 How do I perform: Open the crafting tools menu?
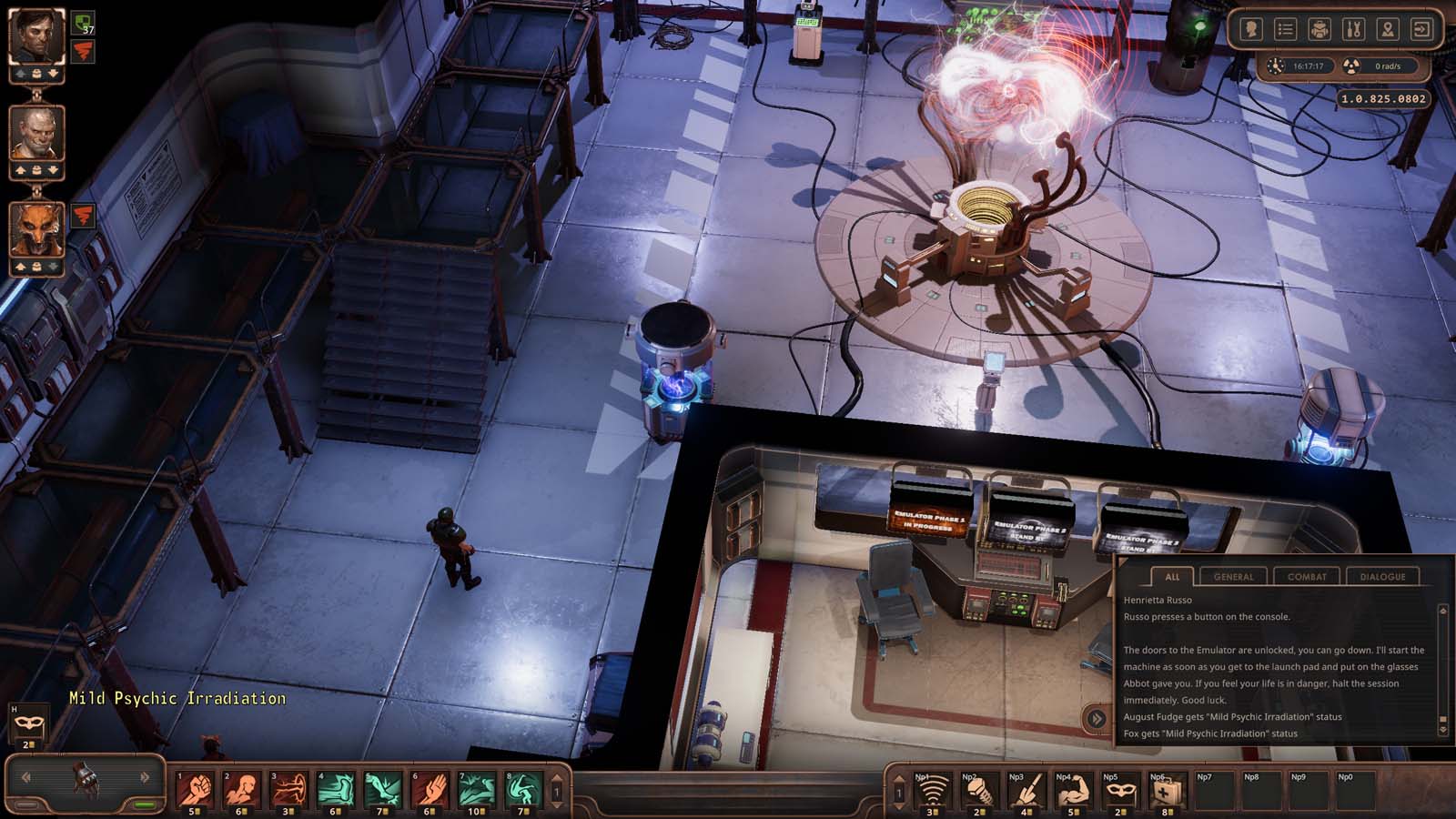(x=1353, y=30)
